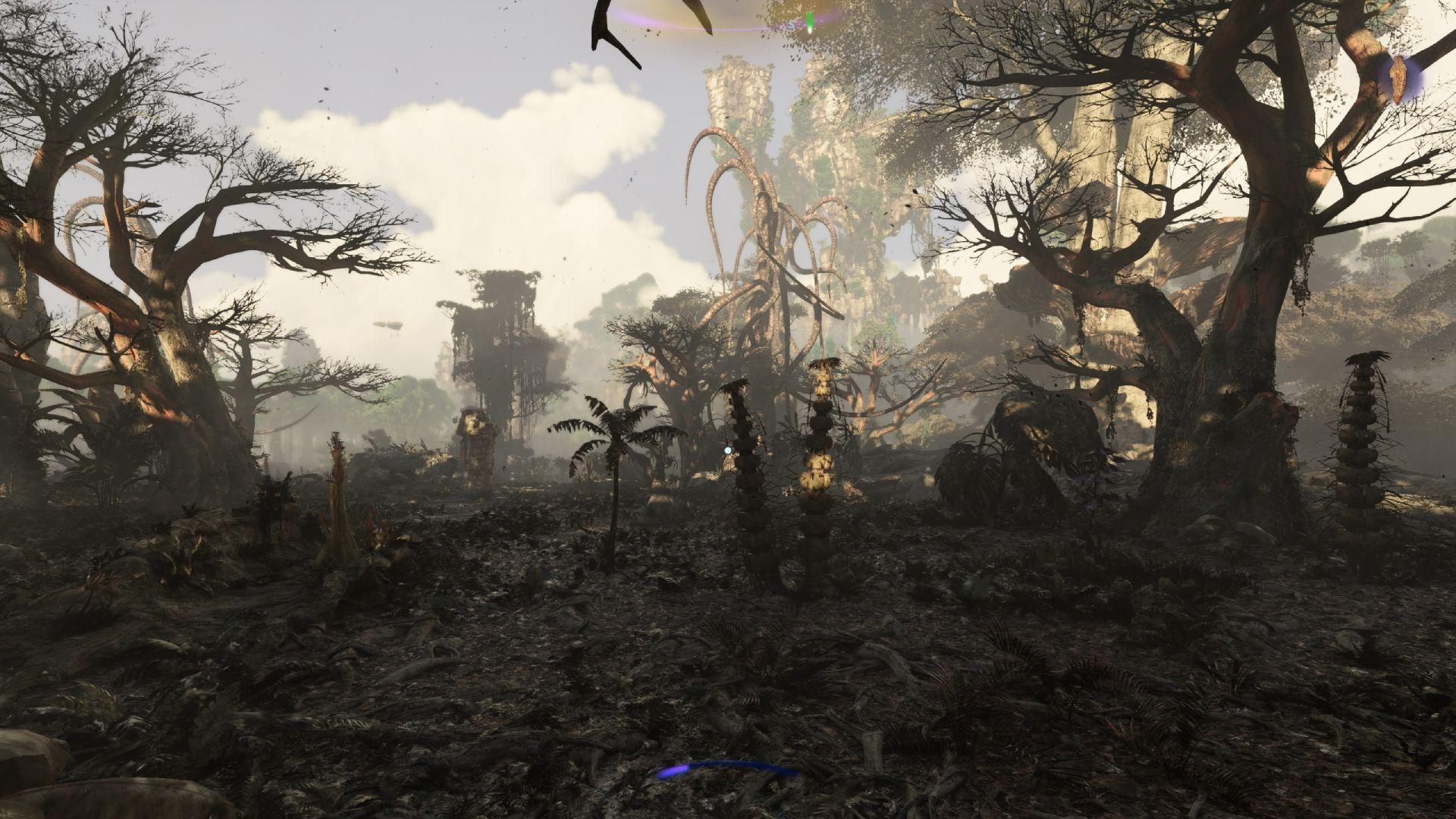This screenshot has height=819, width=1456.
Task: Click the orange seed pod item icon
Action: coord(1398,81)
